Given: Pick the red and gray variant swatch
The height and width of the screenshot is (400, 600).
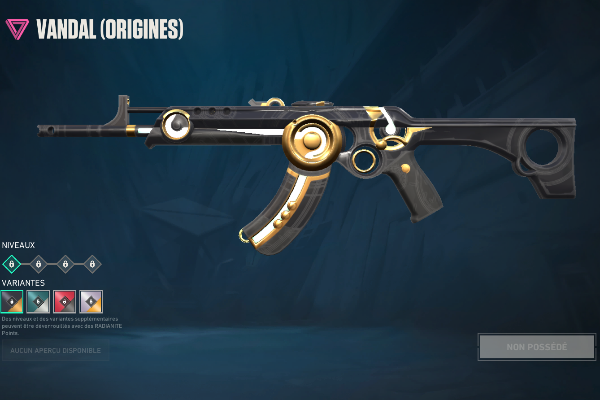Looking at the screenshot, I should pyautogui.click(x=64, y=302).
